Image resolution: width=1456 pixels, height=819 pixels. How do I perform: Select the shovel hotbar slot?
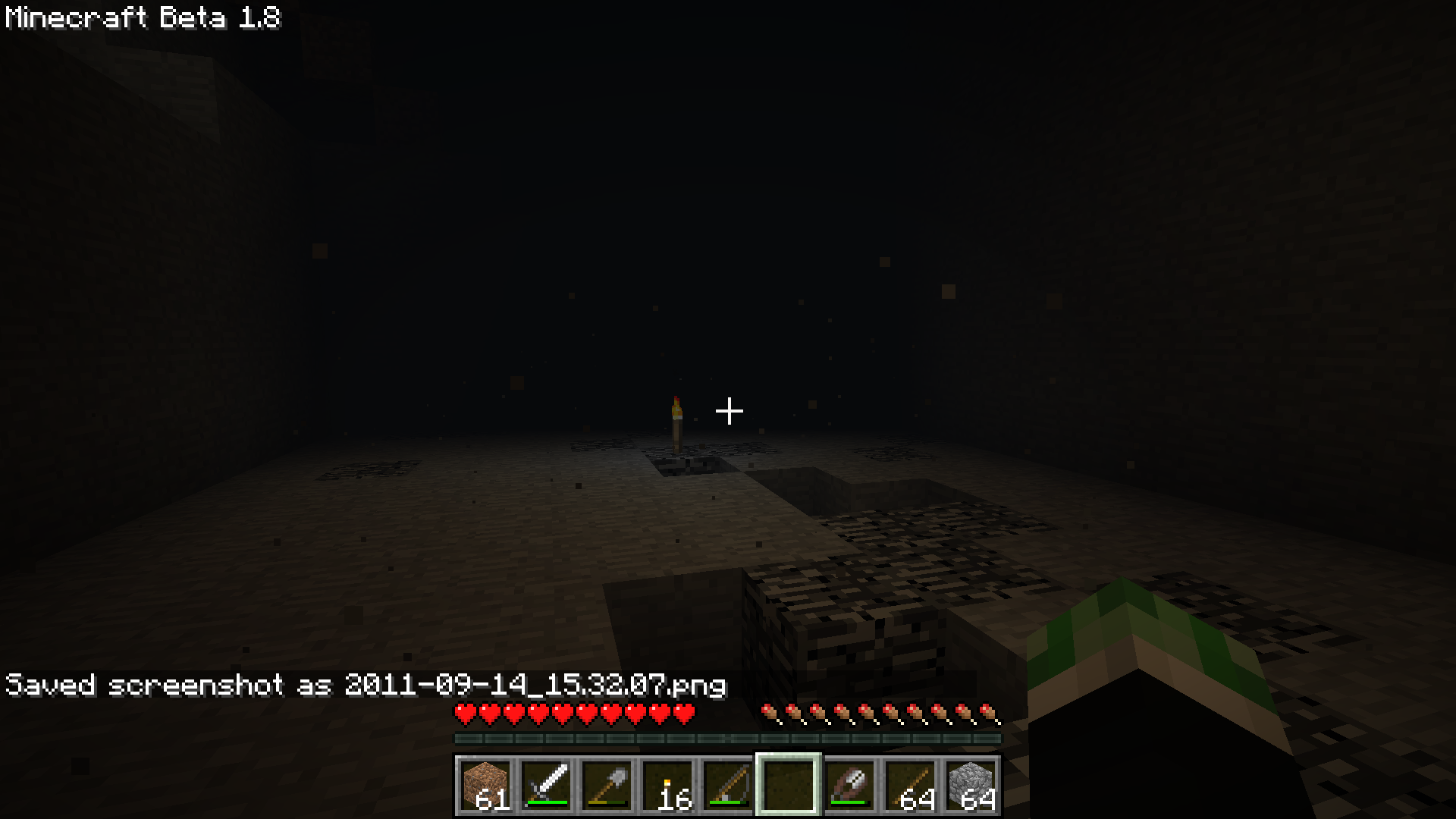607,785
